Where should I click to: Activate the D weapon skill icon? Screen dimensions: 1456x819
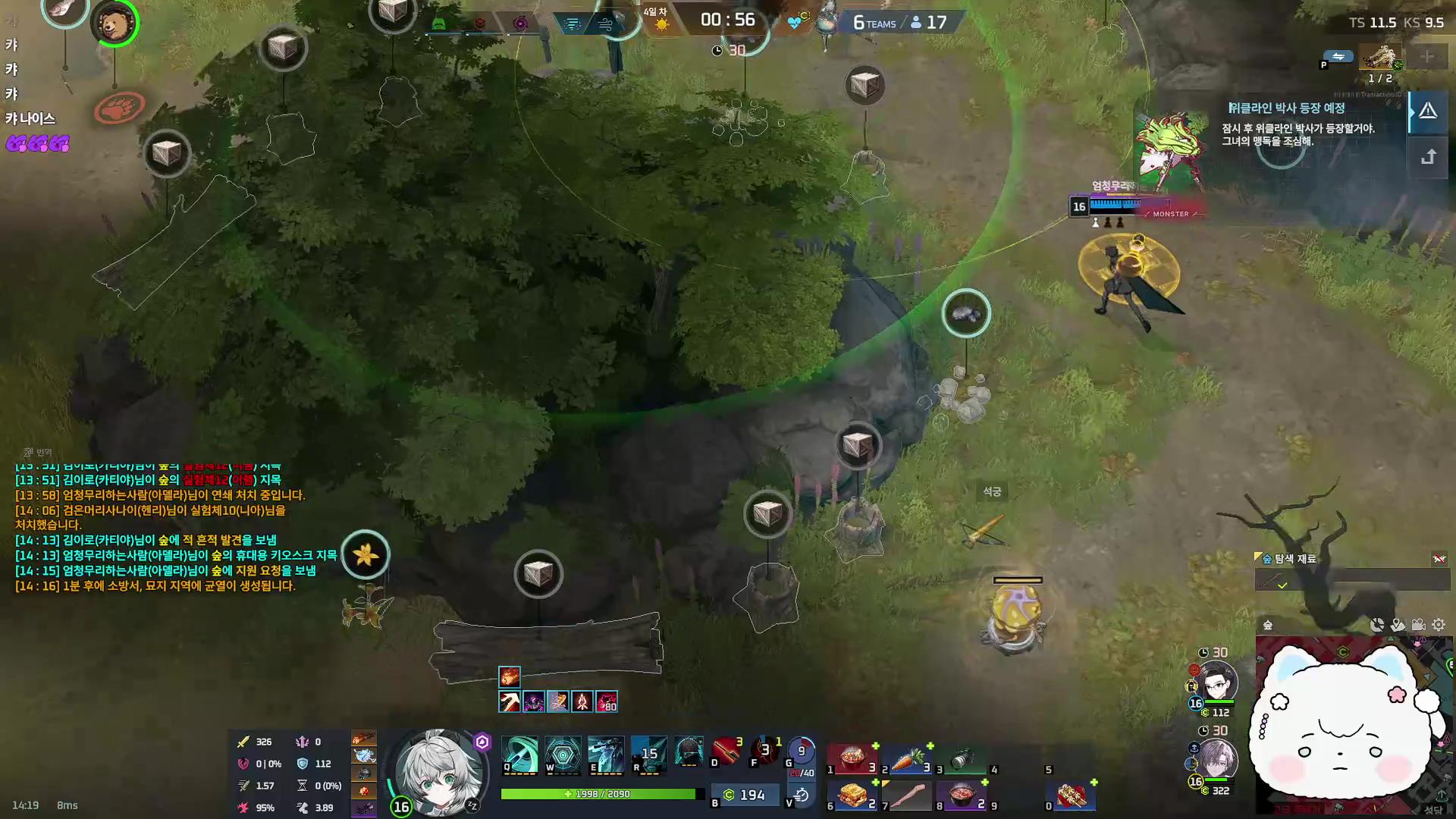[726, 751]
